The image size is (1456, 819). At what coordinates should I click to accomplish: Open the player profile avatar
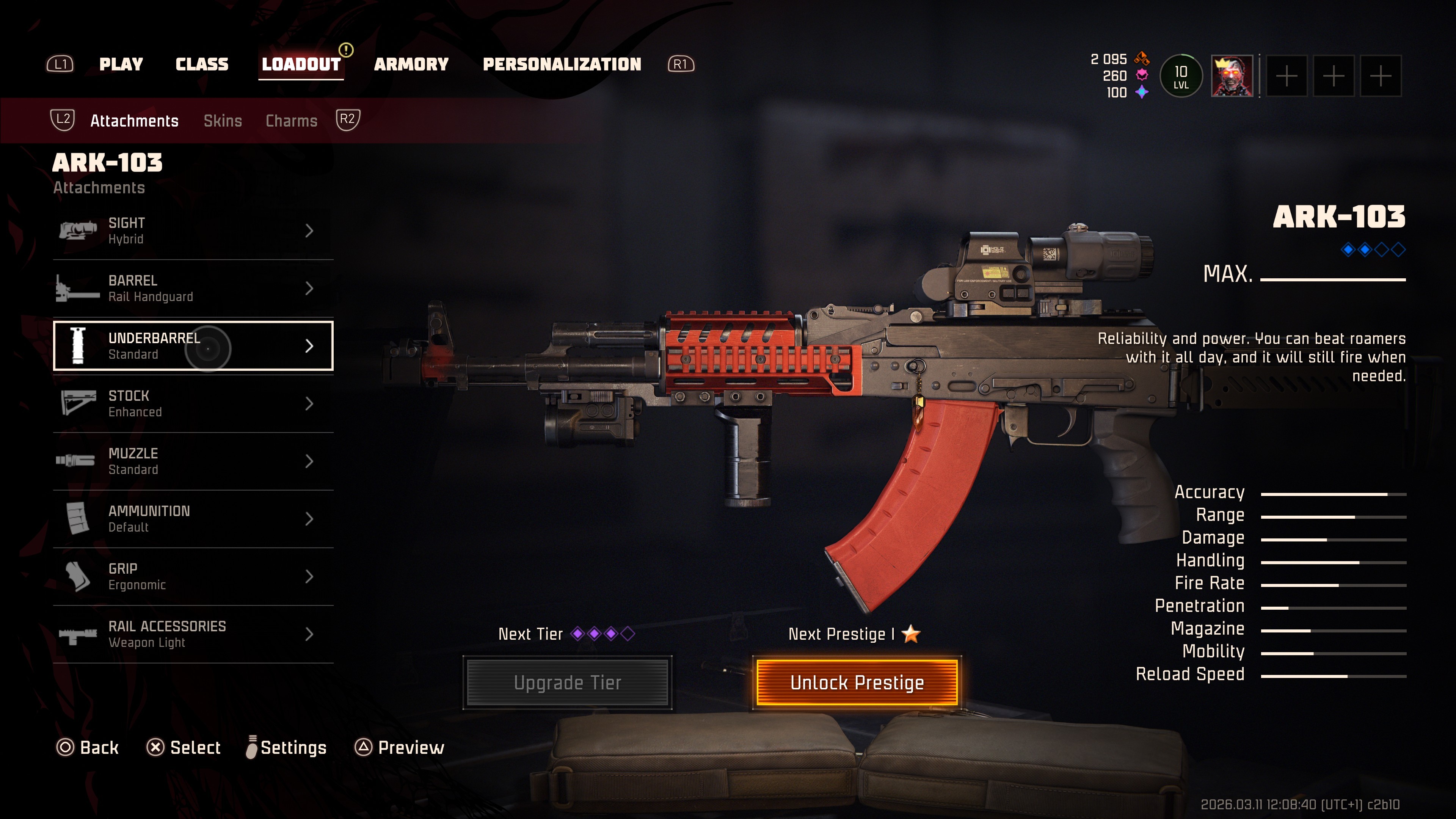pyautogui.click(x=1232, y=76)
